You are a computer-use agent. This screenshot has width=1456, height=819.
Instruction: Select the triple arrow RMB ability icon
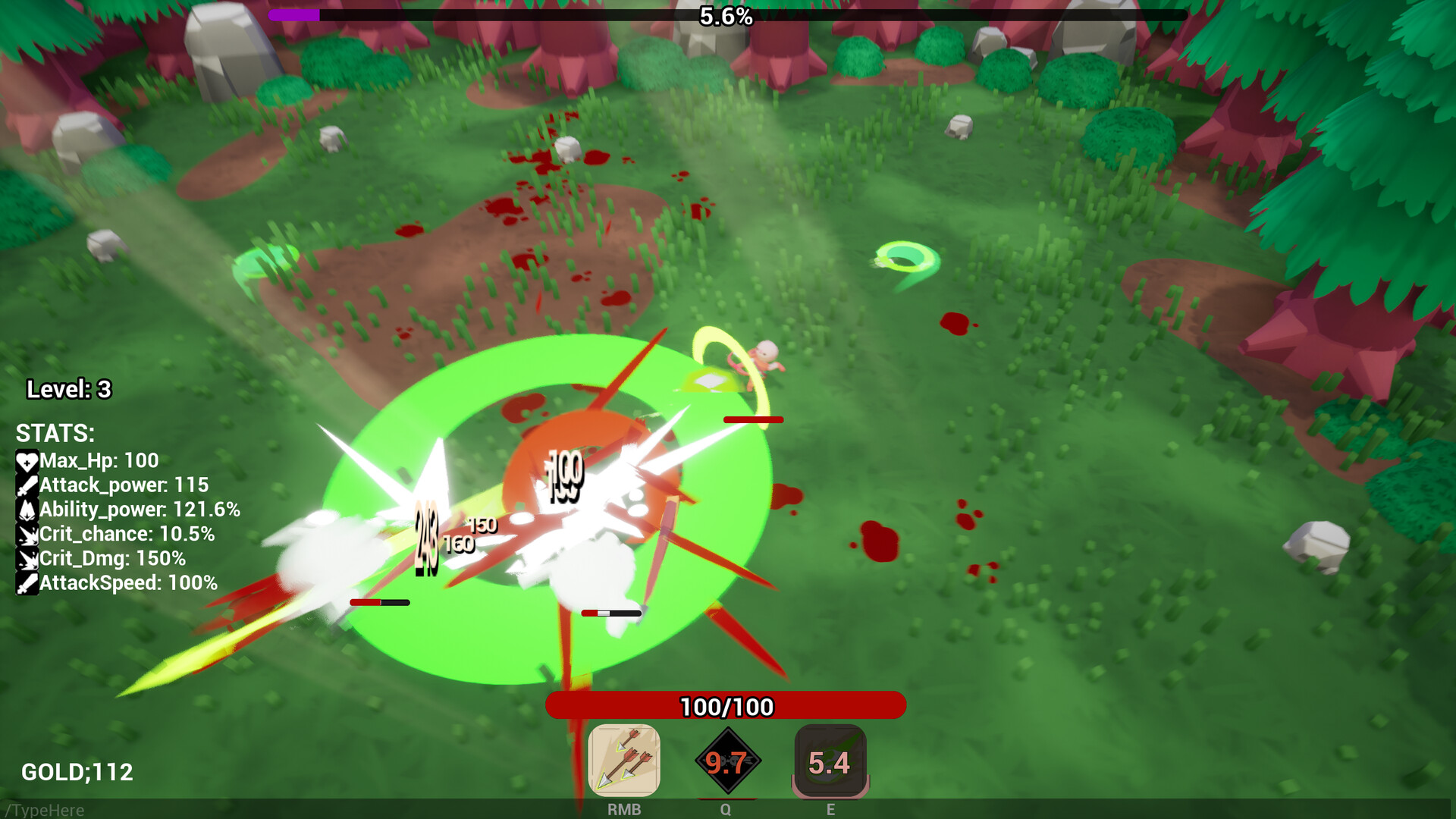click(625, 760)
